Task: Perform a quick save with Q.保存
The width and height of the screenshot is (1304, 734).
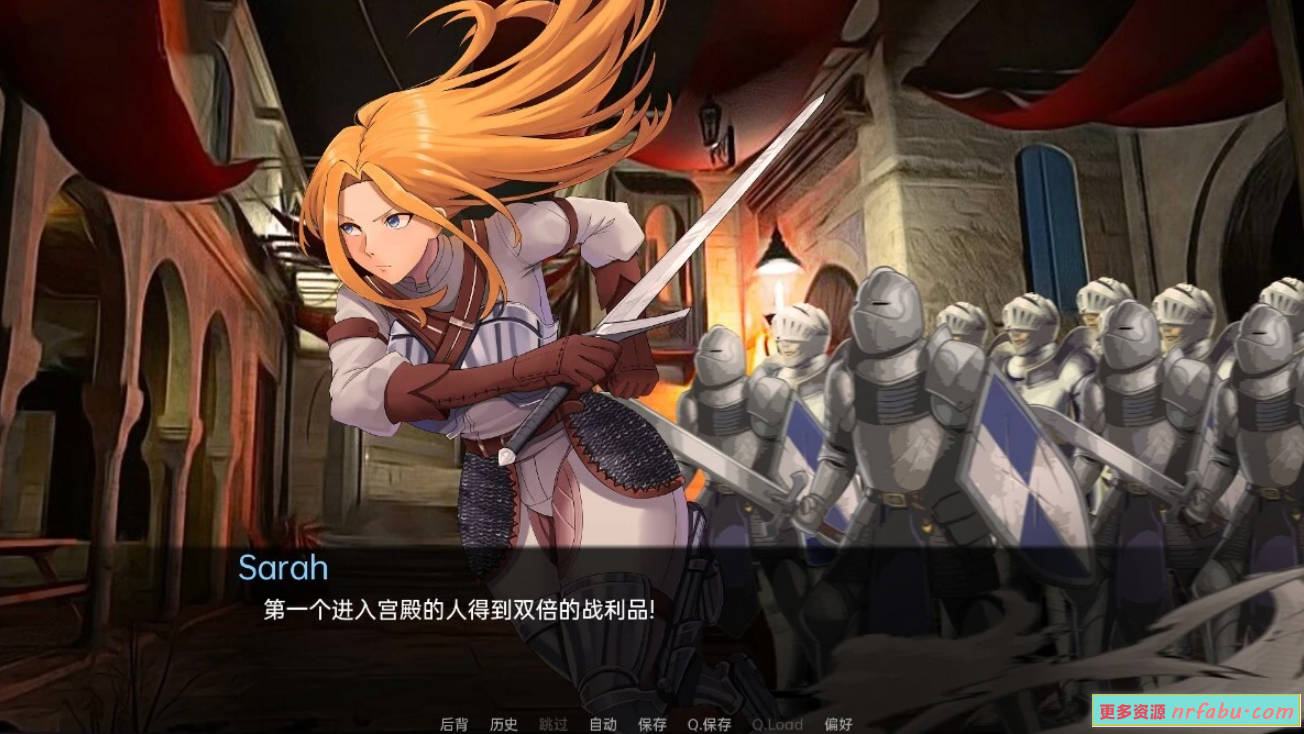Action: [x=708, y=723]
